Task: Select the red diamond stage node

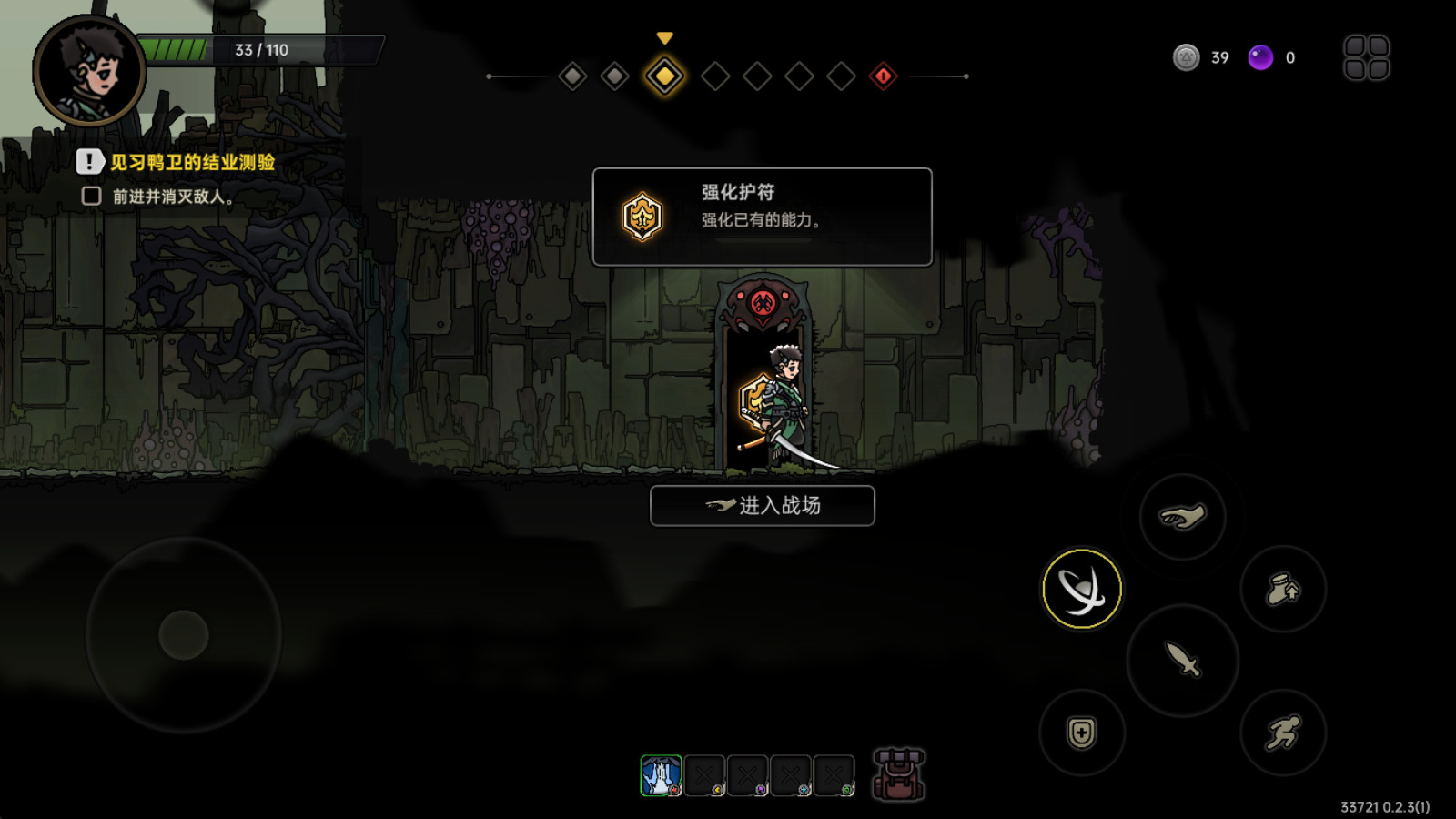Action: click(x=884, y=77)
